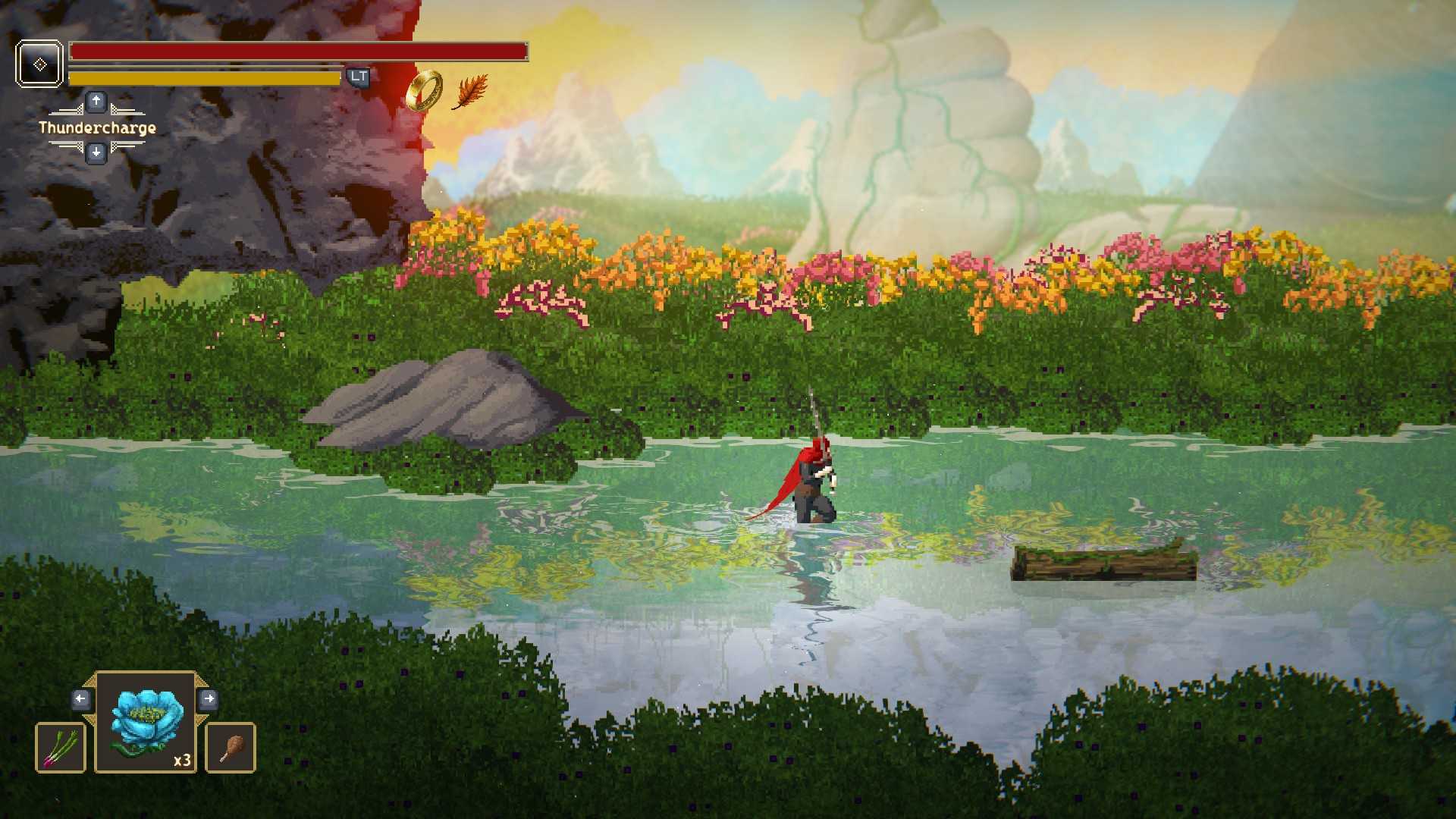The width and height of the screenshot is (1456, 819).
Task: Click the Thundercharge spell label
Action: [97, 127]
